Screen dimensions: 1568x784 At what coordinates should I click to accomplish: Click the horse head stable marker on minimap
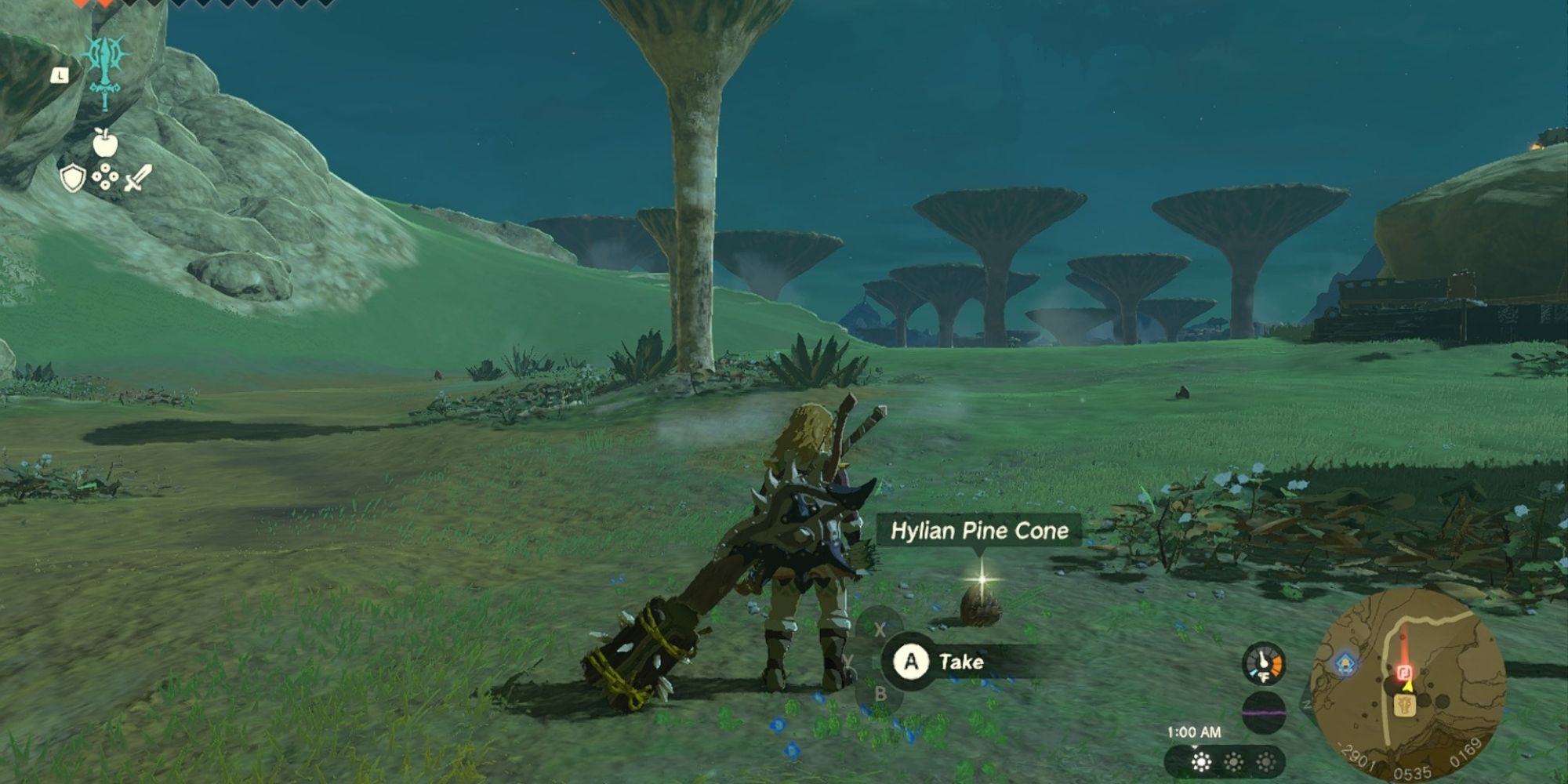(1405, 708)
